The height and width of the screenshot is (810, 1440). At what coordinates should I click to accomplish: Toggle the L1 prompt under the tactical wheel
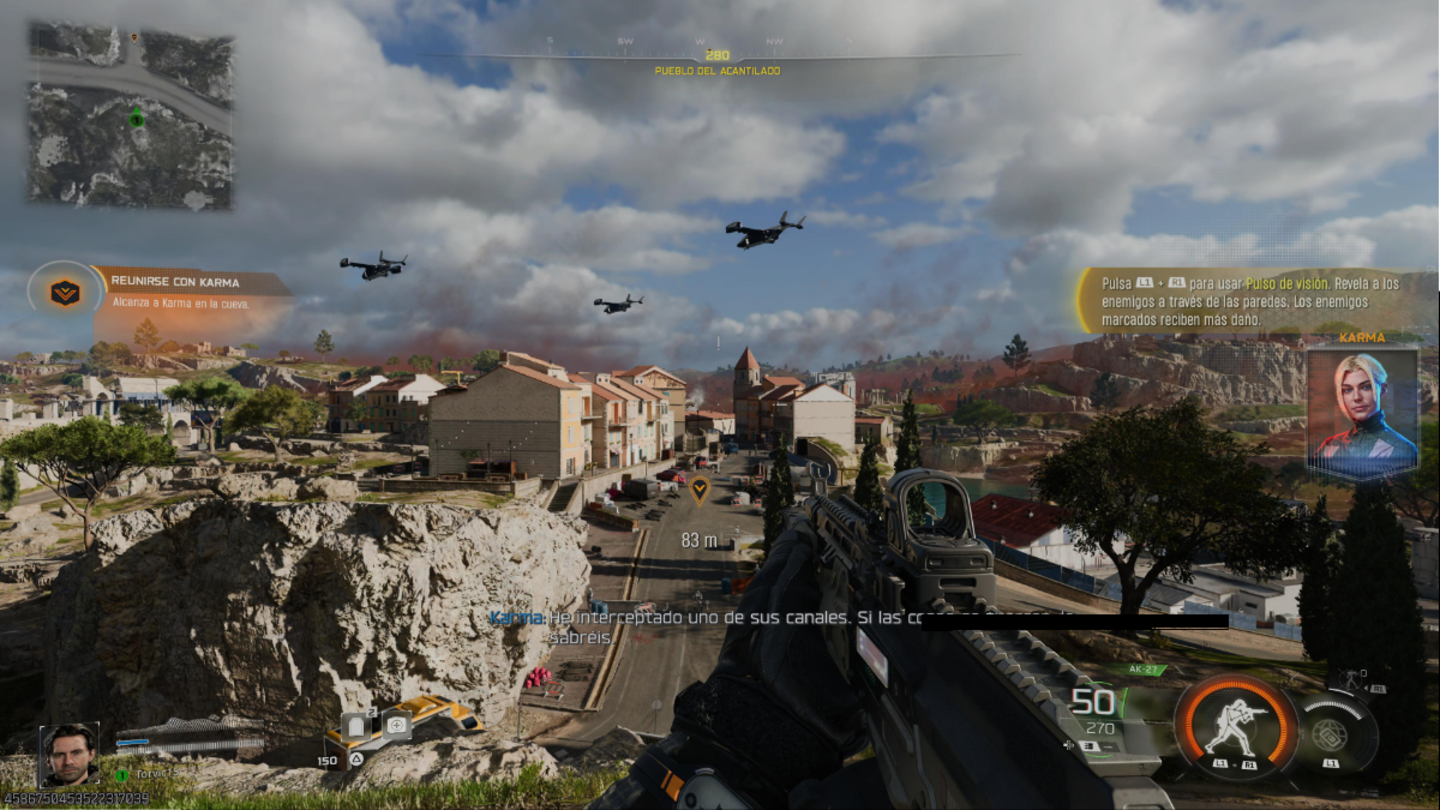coord(1330,764)
